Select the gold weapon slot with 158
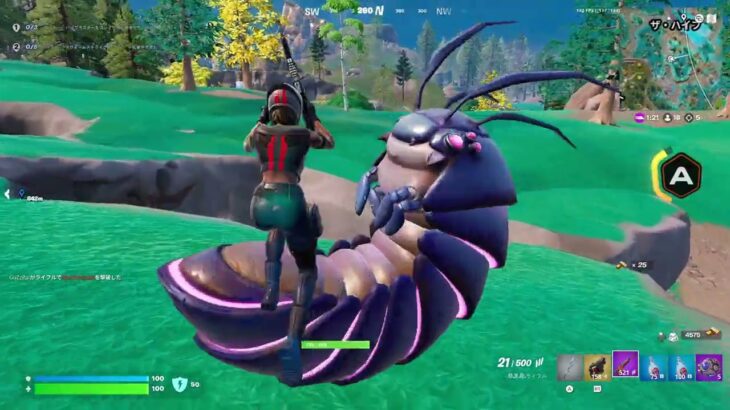Screen dimensions: 730x410 (597, 367)
